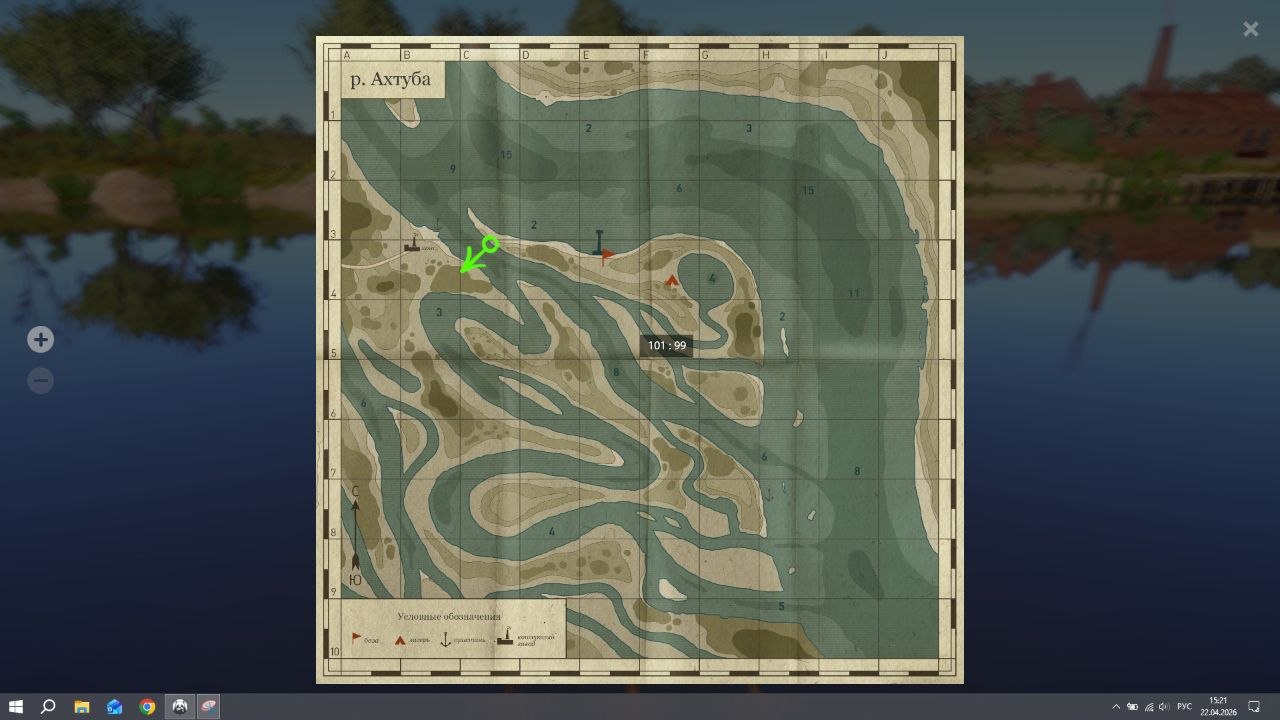Click the camp symbol in the legend
Screen dimensions: 1280x720
pos(399,639)
